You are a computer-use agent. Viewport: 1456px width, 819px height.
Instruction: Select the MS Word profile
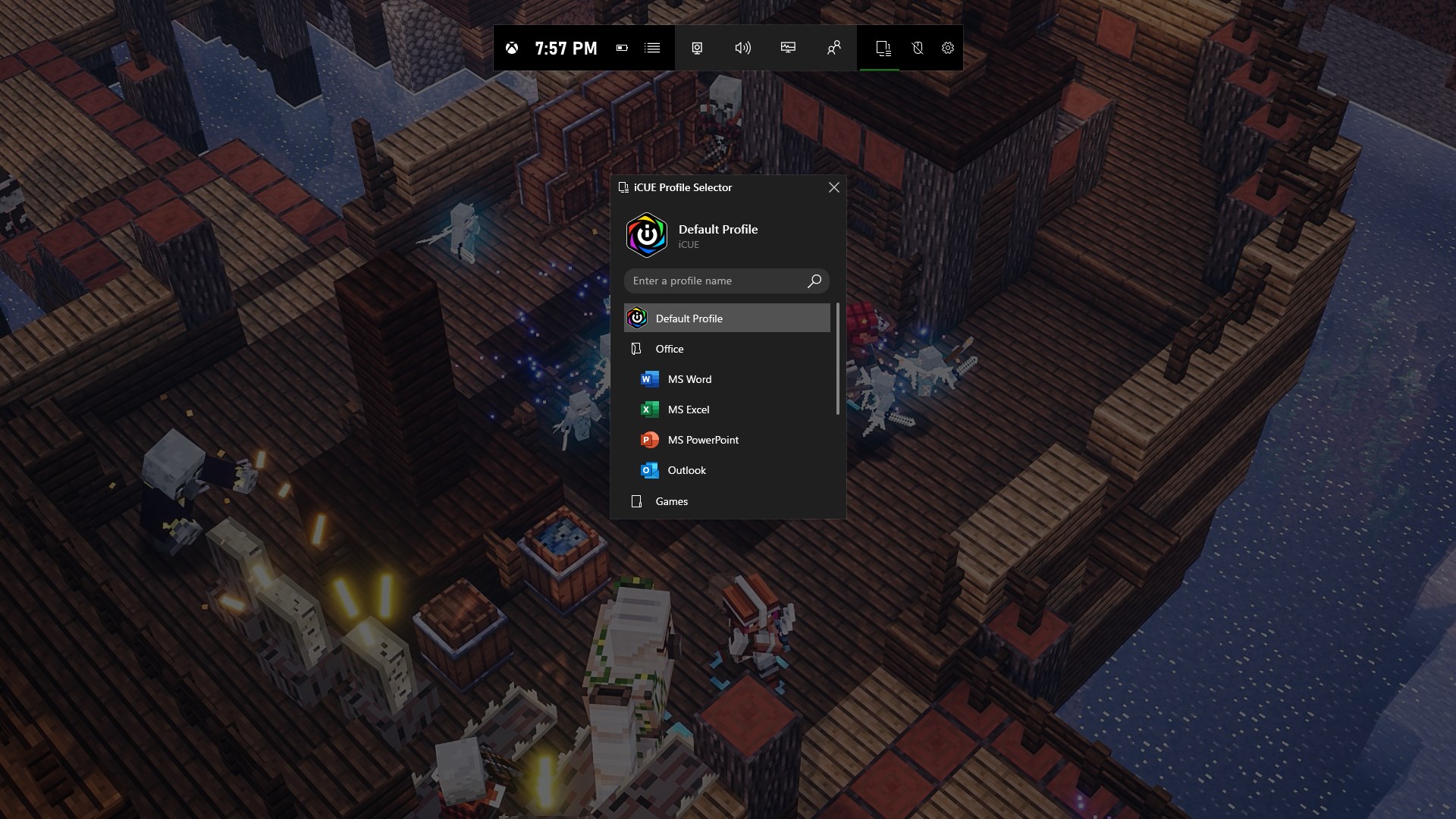point(689,379)
